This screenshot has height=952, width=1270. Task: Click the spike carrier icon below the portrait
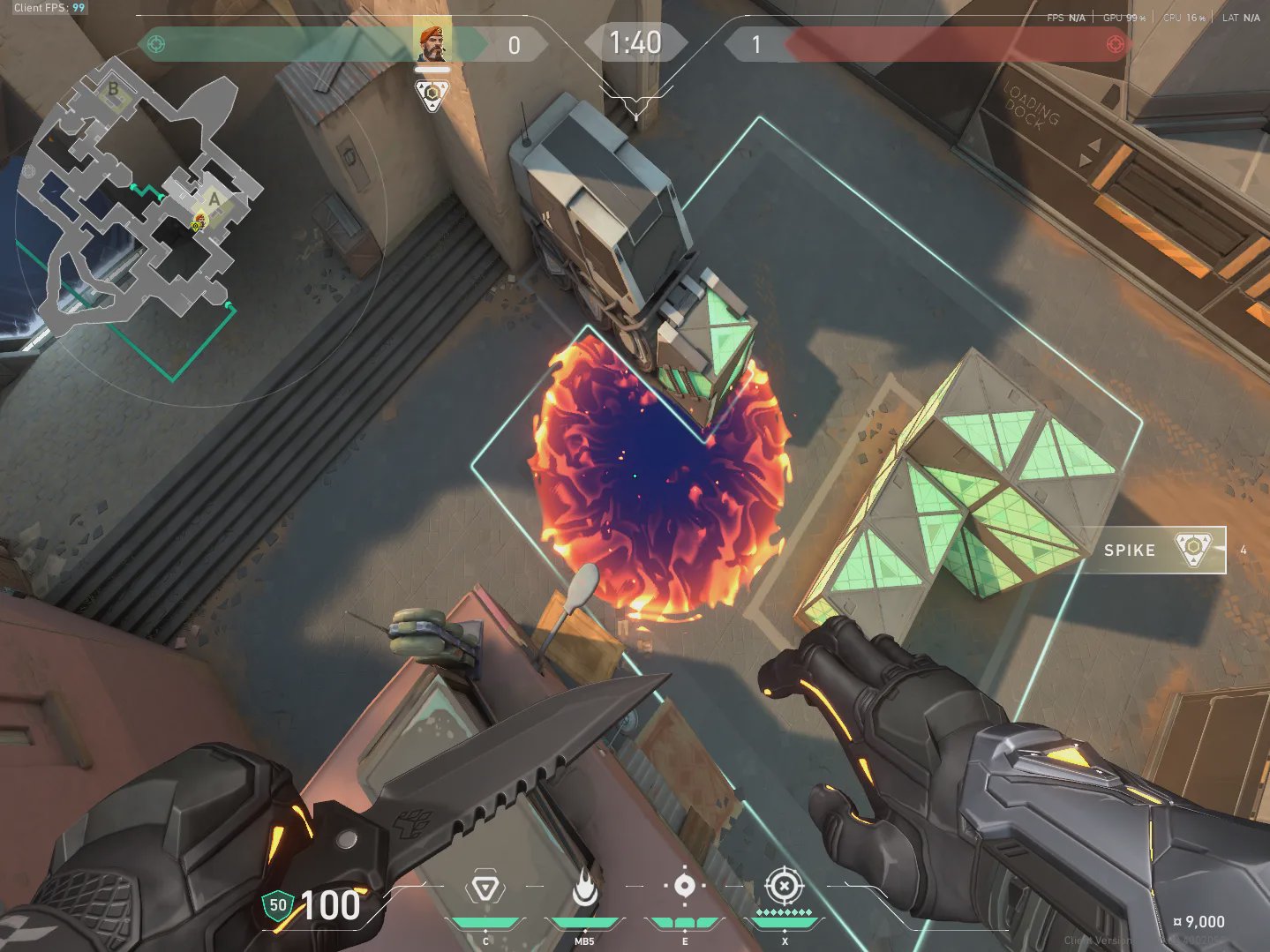(432, 94)
